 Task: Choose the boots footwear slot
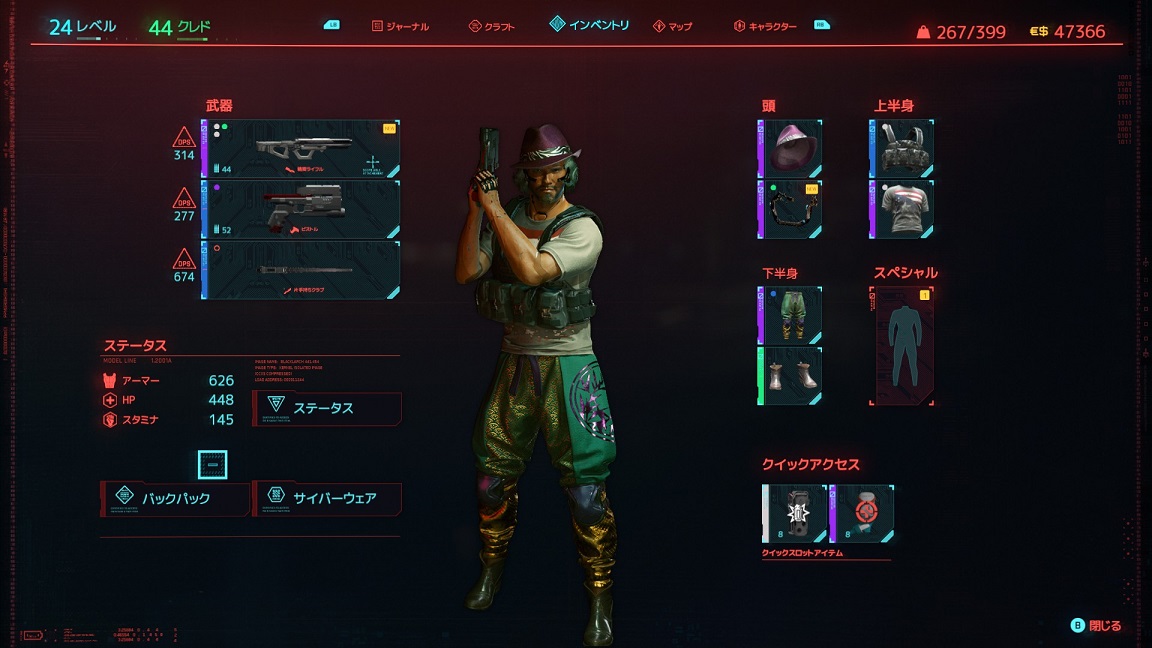[790, 375]
